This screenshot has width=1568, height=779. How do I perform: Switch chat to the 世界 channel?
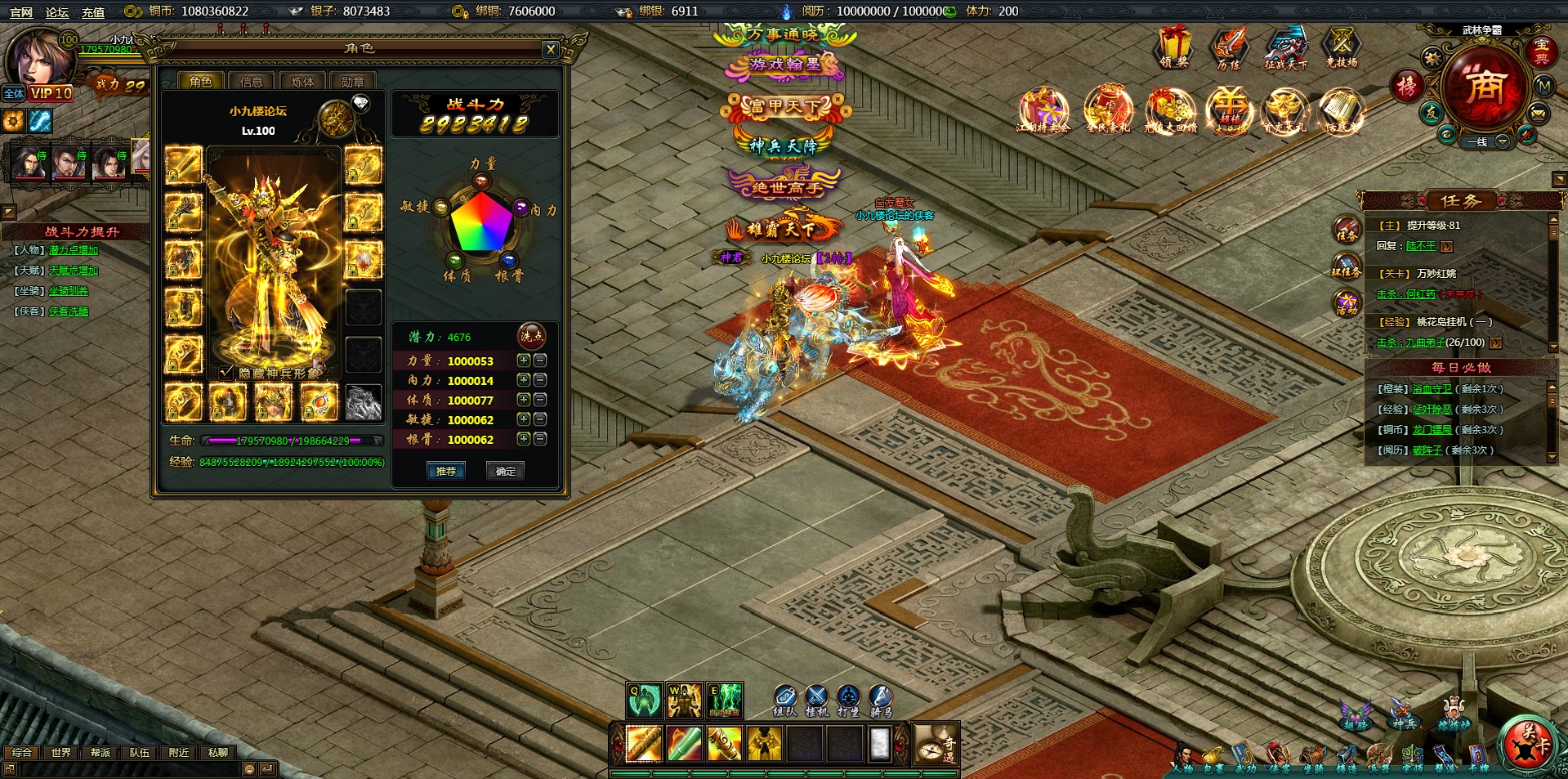pyautogui.click(x=61, y=752)
